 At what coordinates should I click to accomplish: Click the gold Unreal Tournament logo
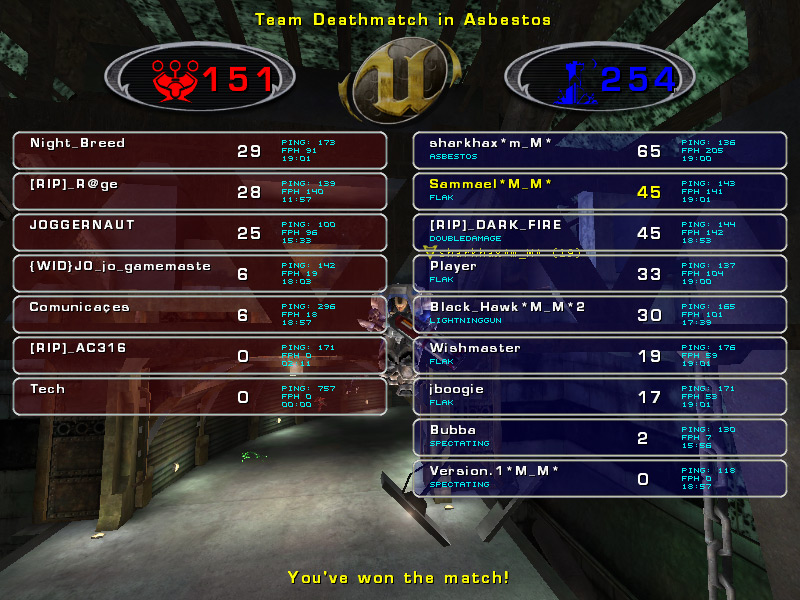399,84
